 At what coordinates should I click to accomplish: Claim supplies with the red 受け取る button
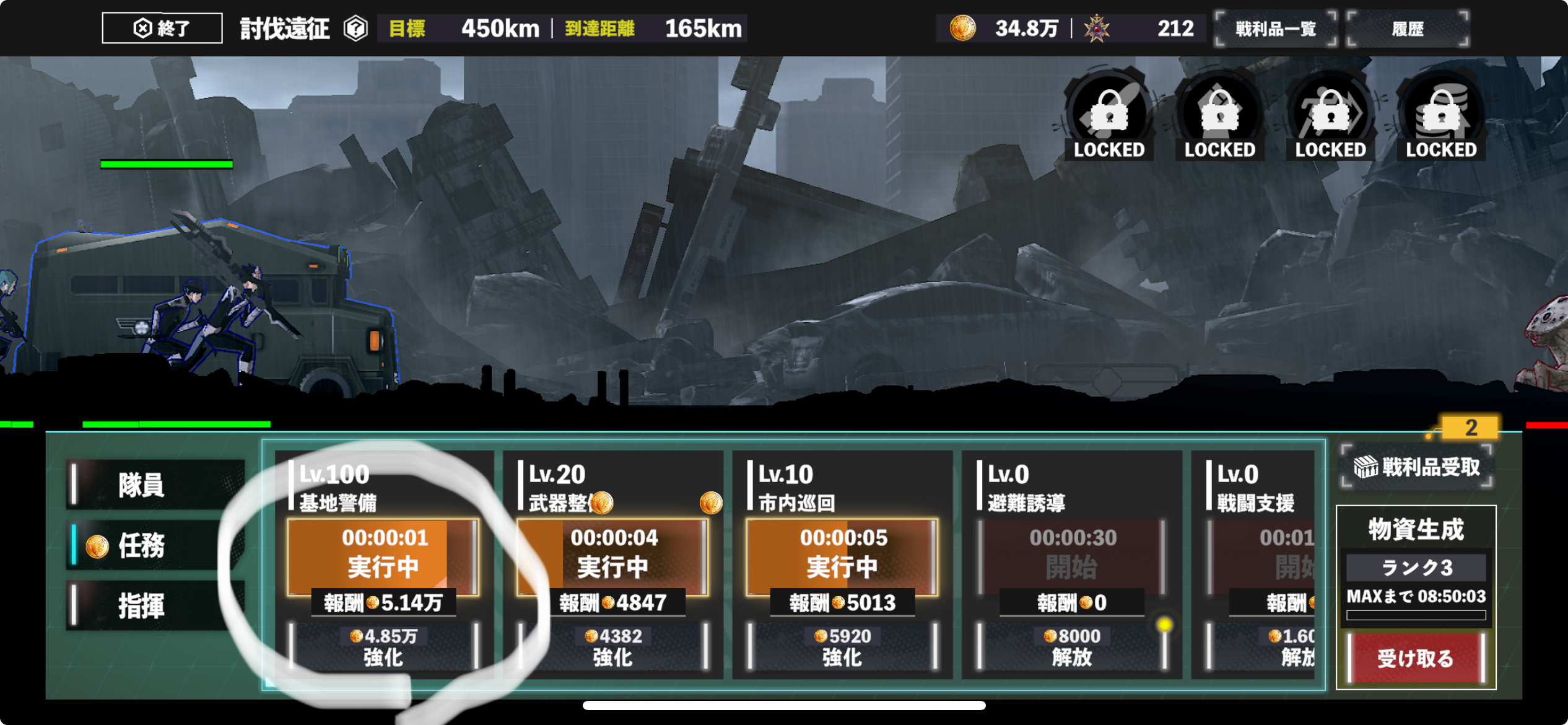point(1416,658)
